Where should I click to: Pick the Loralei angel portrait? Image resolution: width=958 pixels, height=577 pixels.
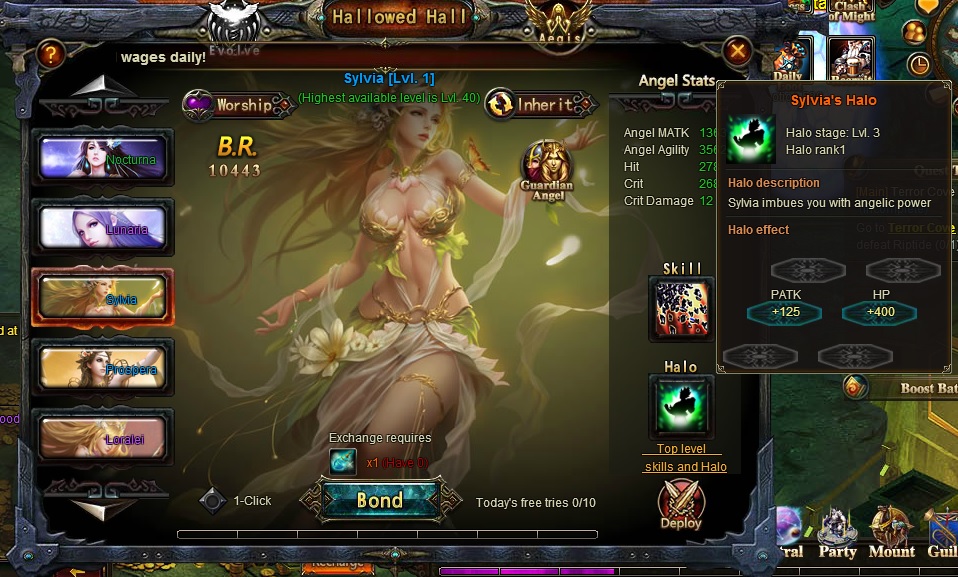(104, 437)
